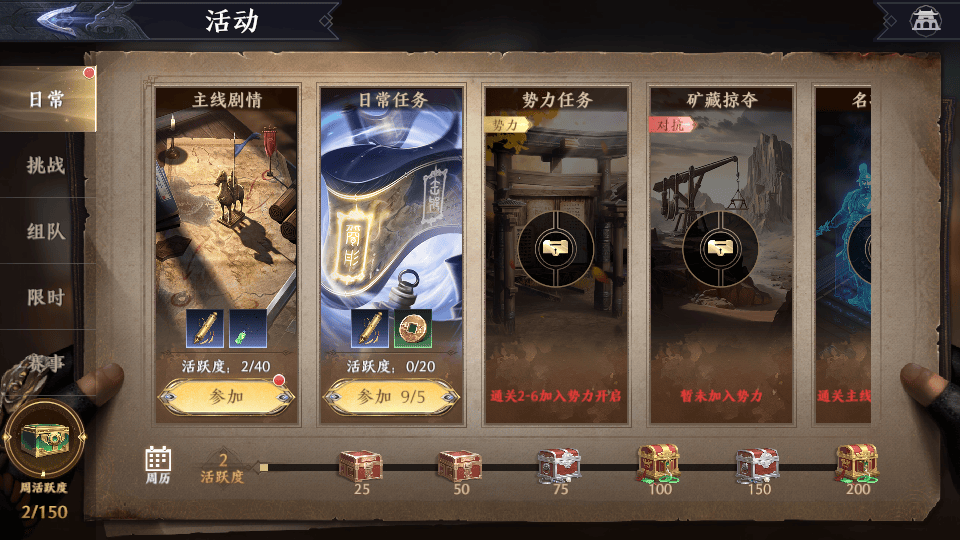Claim the 50 activity reward chest
Screen dimensions: 960x540
coord(460,464)
